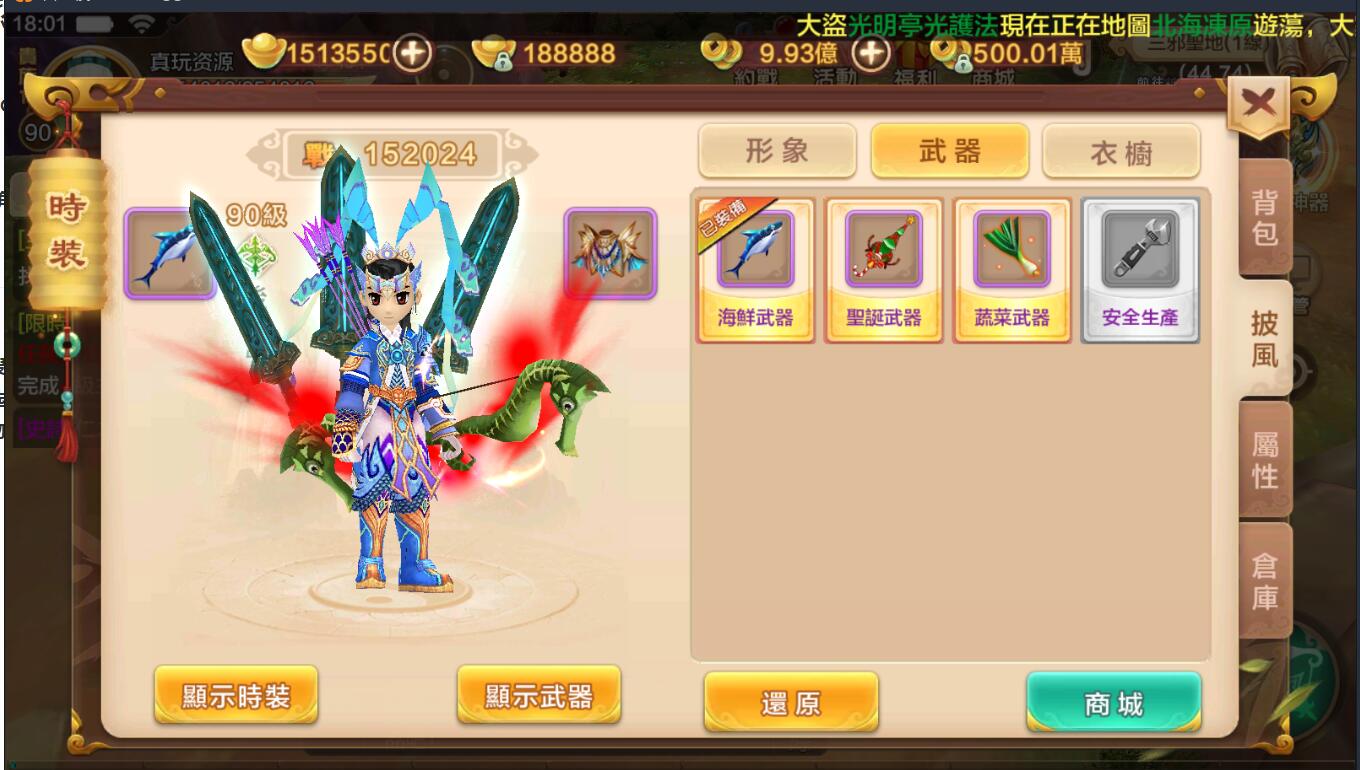
Task: Toggle the 顯示武器 button
Action: point(539,695)
